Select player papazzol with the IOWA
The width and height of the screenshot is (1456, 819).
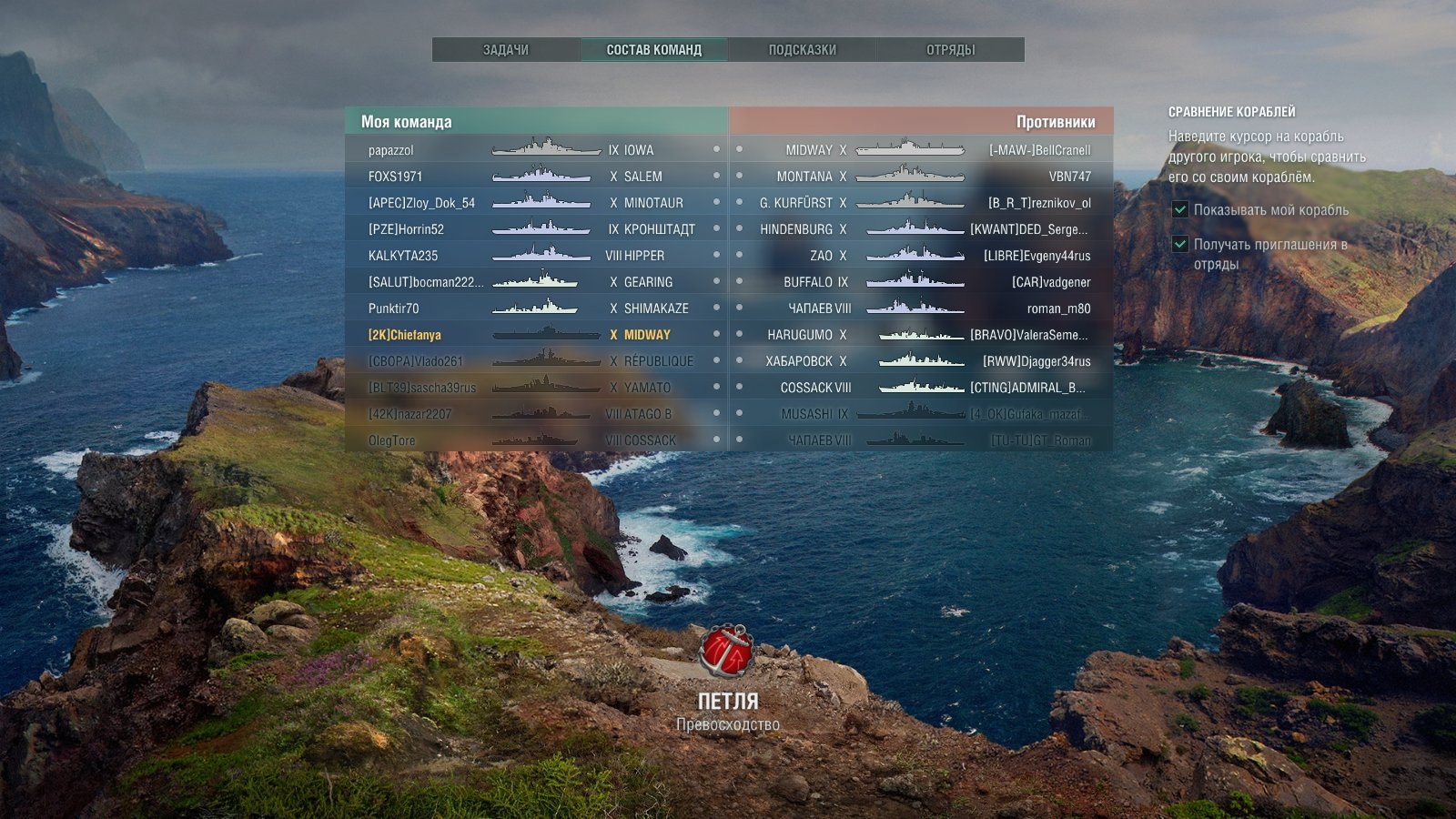[536, 150]
